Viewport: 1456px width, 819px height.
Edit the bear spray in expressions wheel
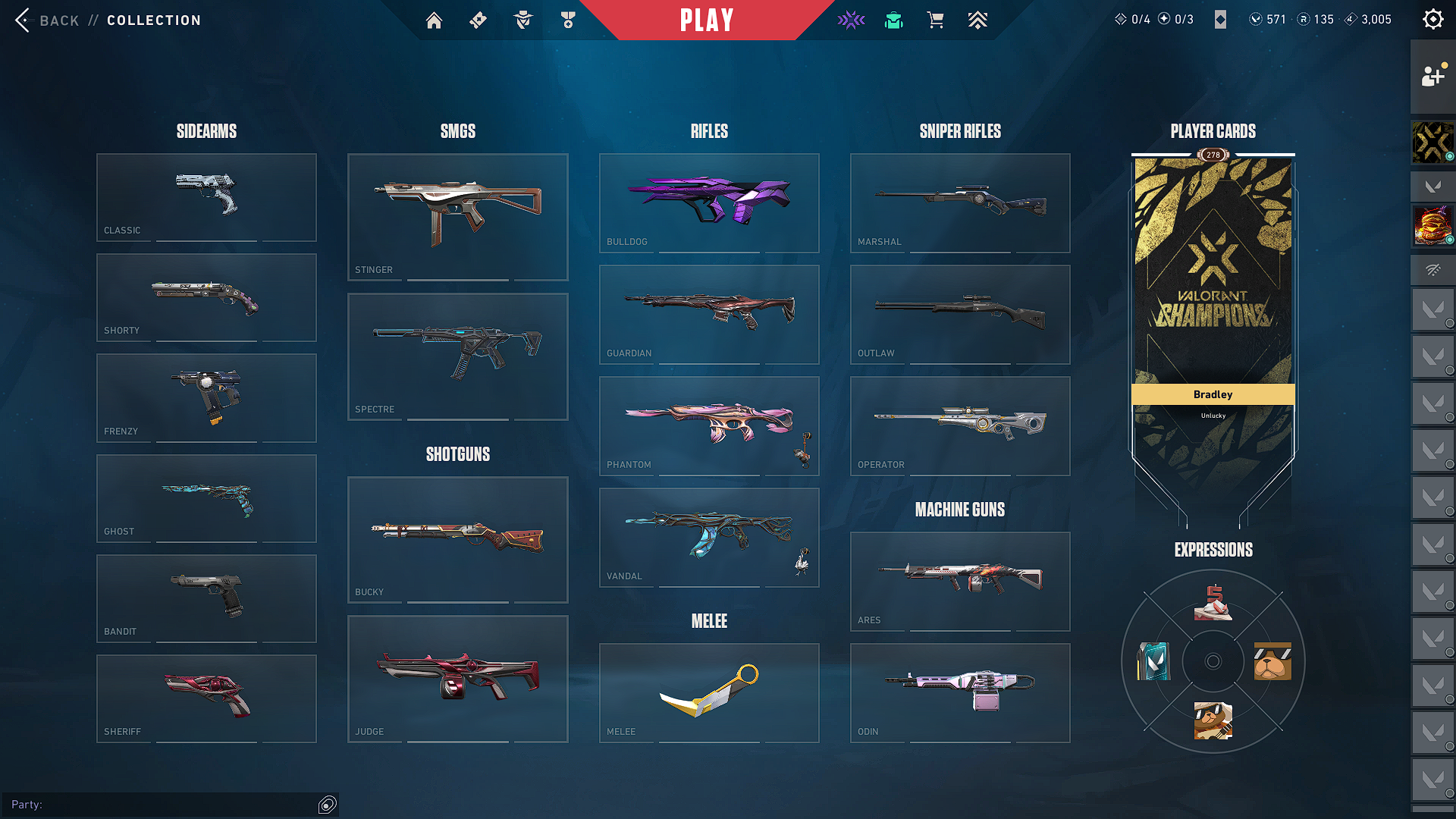tap(1272, 661)
